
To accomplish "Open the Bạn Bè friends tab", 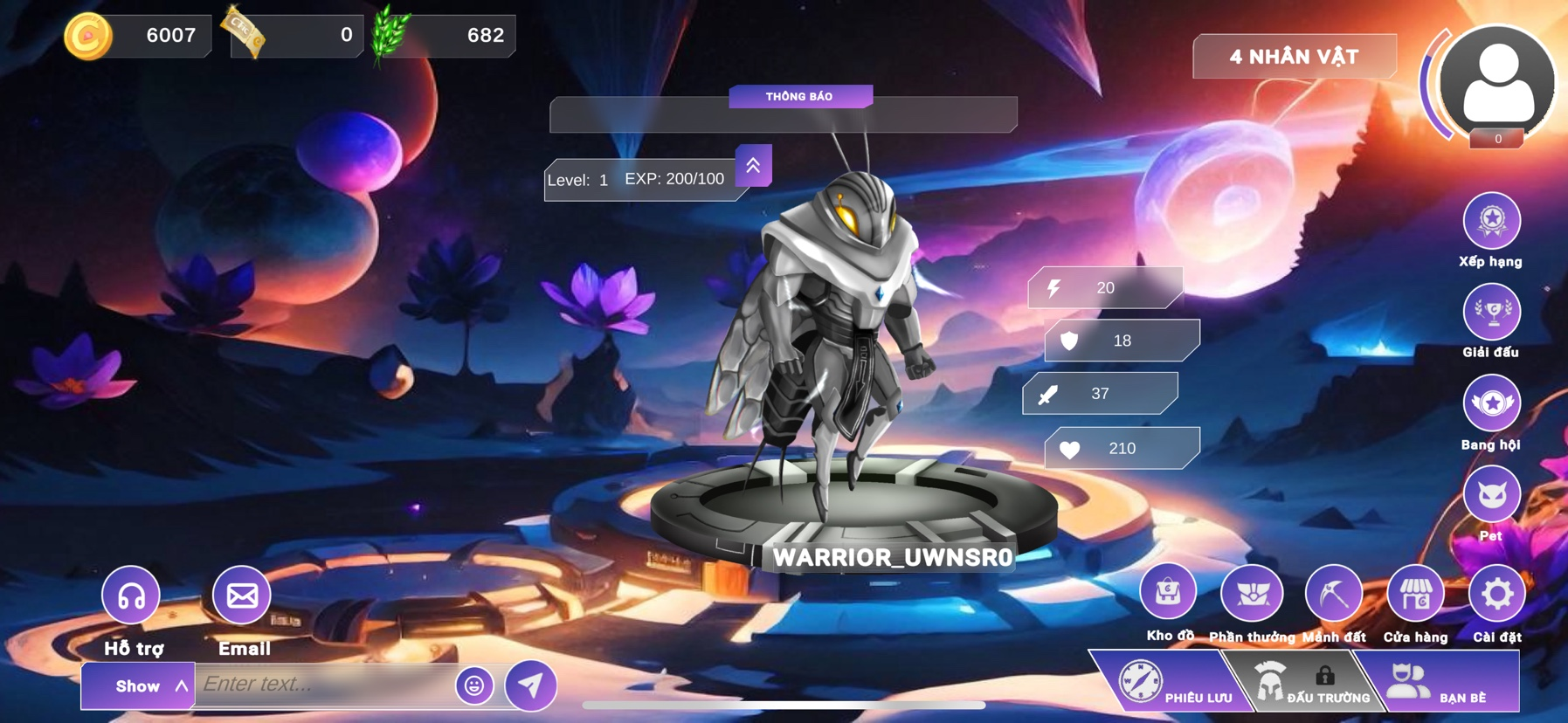I will coord(1441,684).
